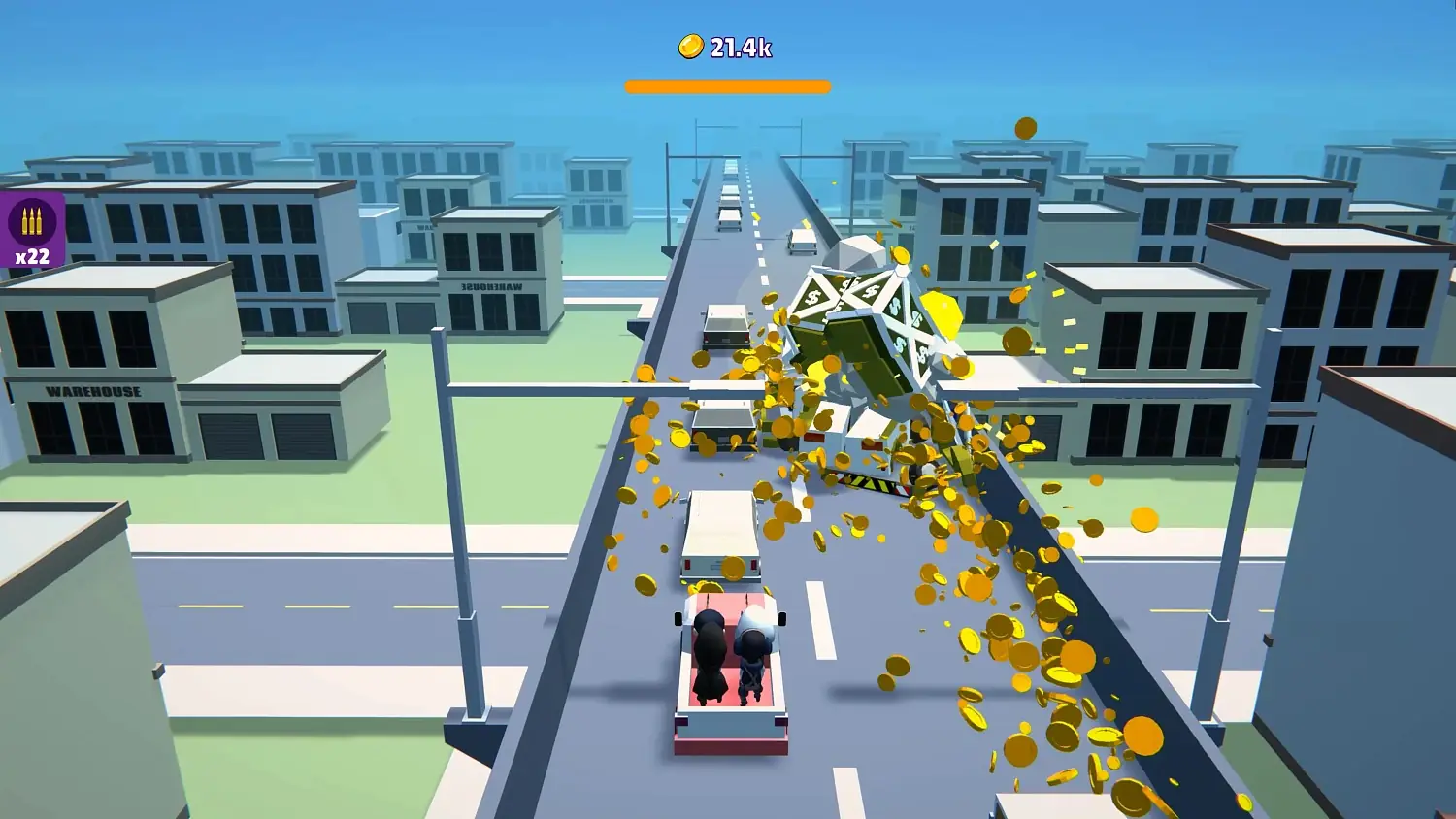Image resolution: width=1456 pixels, height=819 pixels.
Task: Click the gold coin icon in the header
Action: click(x=690, y=46)
